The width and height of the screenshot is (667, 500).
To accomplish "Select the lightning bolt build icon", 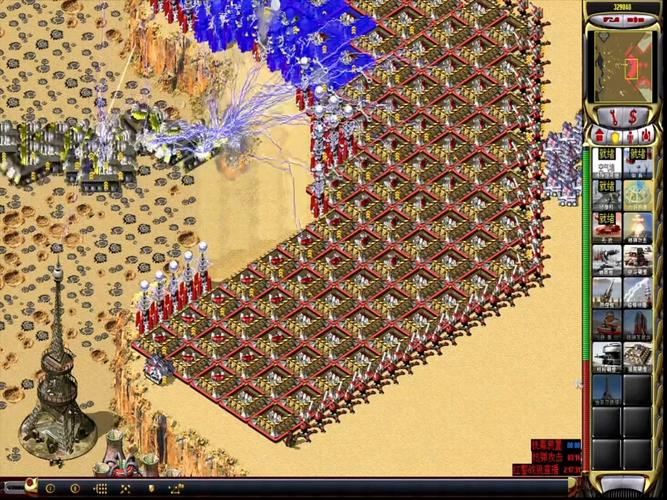I will (x=638, y=292).
